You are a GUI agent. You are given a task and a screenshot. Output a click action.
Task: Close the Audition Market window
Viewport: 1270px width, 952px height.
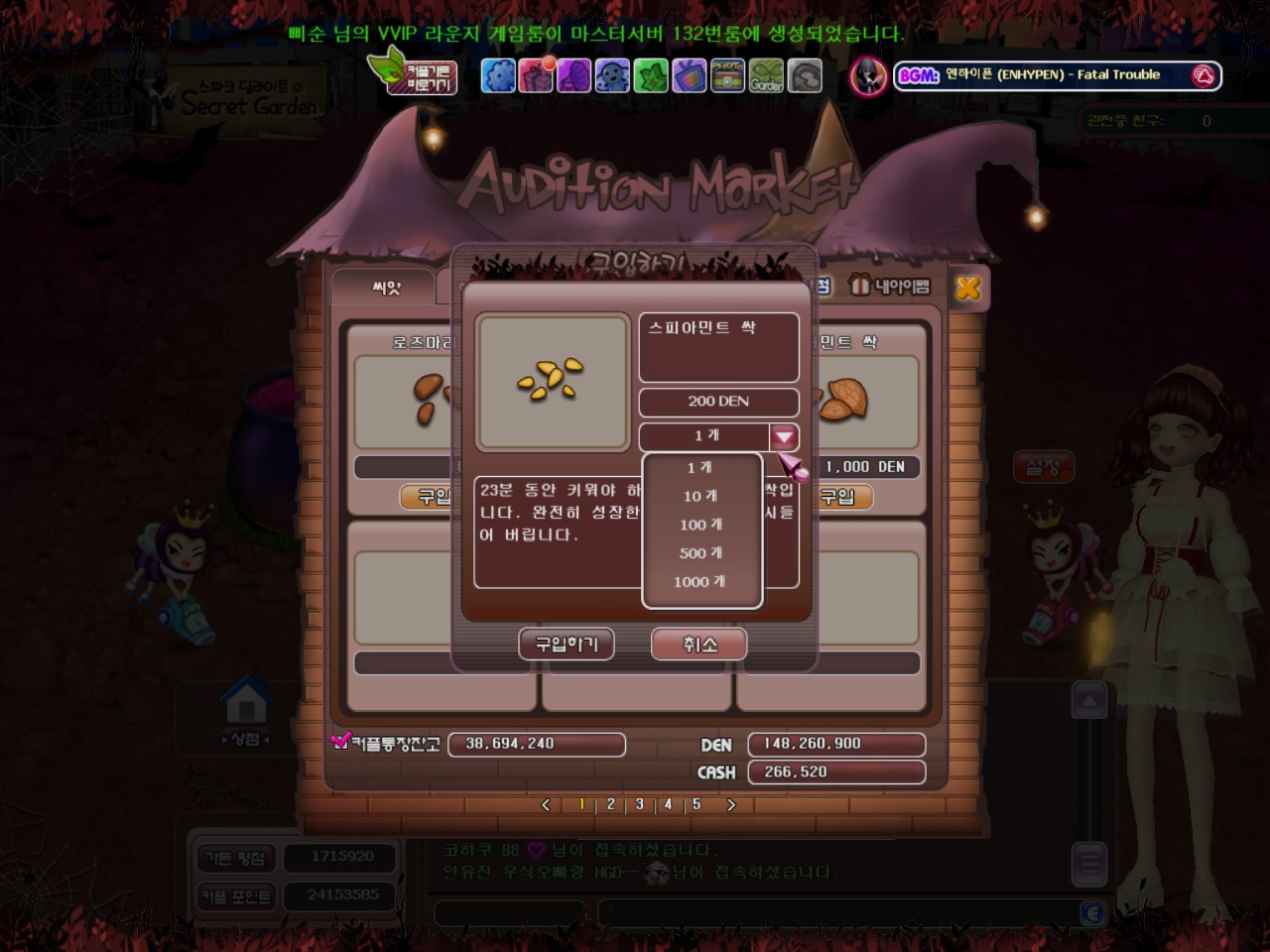pos(967,288)
